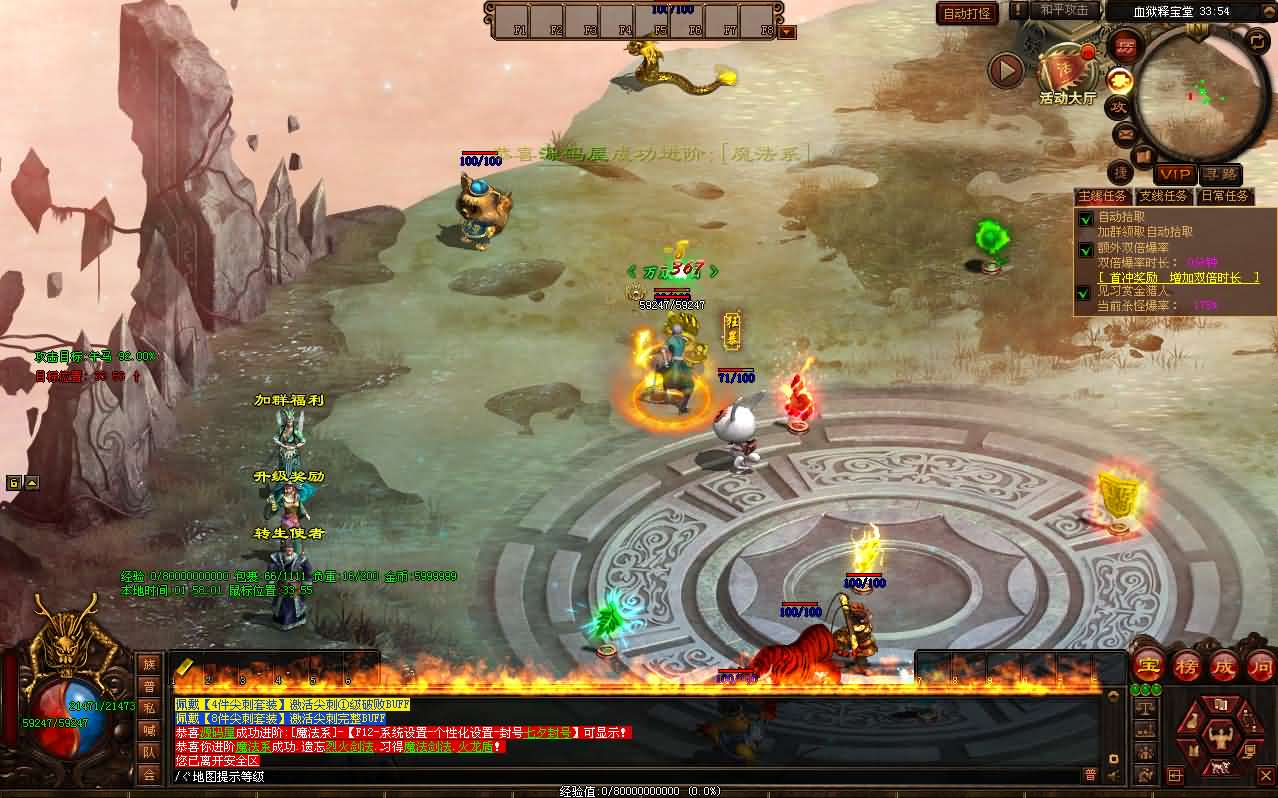1278x798 pixels.
Task: Select the 喊 shout chat channel
Action: [149, 730]
